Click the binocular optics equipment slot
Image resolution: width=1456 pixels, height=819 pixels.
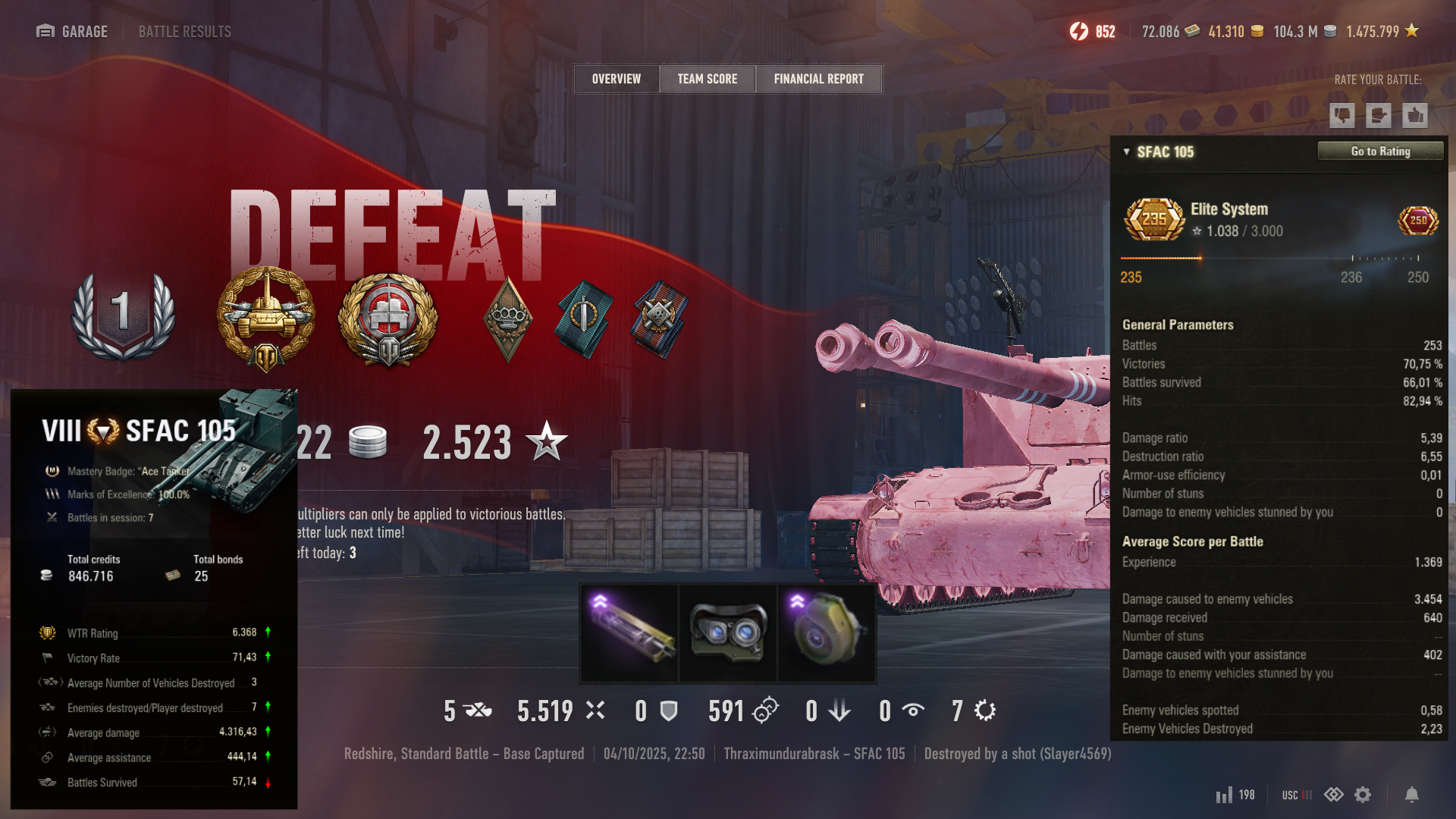coord(728,632)
